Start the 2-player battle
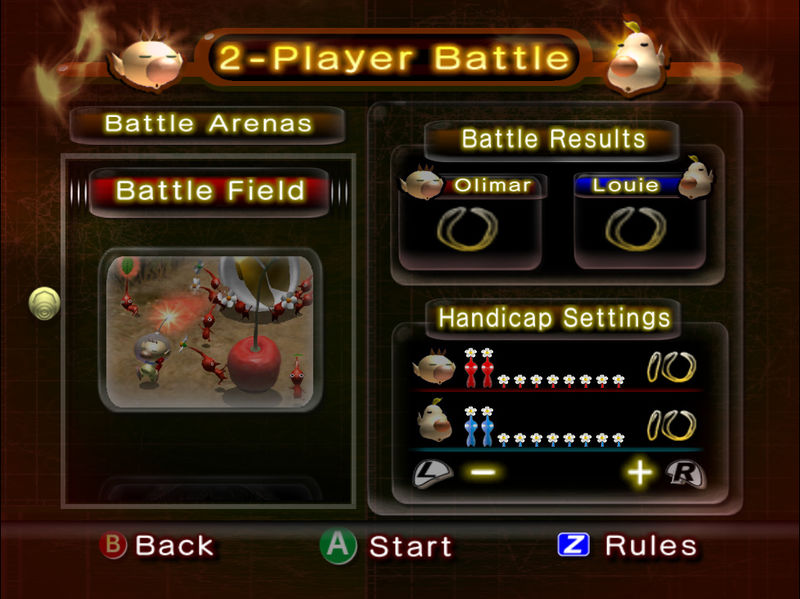800x599 pixels. pyautogui.click(x=387, y=546)
